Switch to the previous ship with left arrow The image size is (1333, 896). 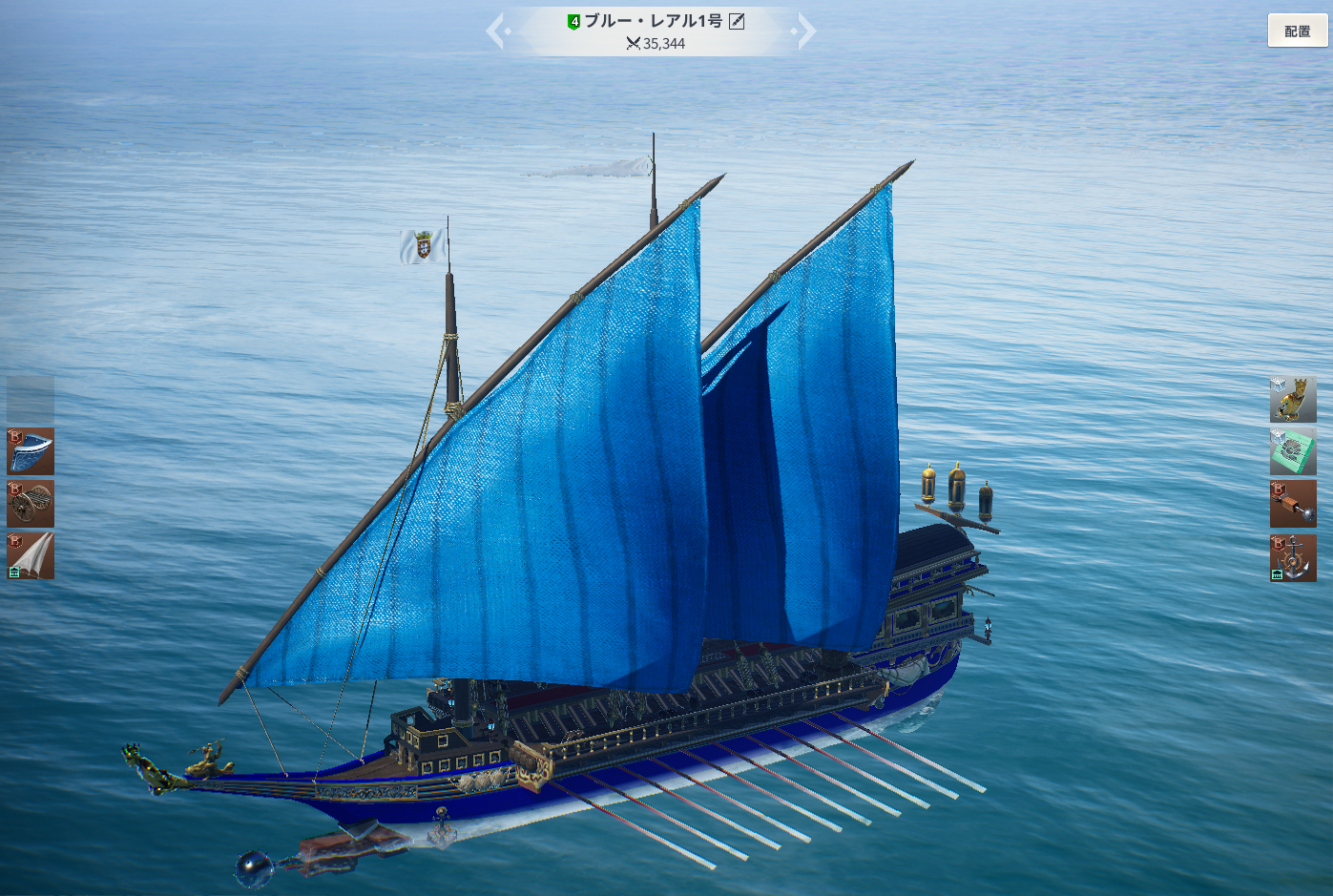point(496,31)
